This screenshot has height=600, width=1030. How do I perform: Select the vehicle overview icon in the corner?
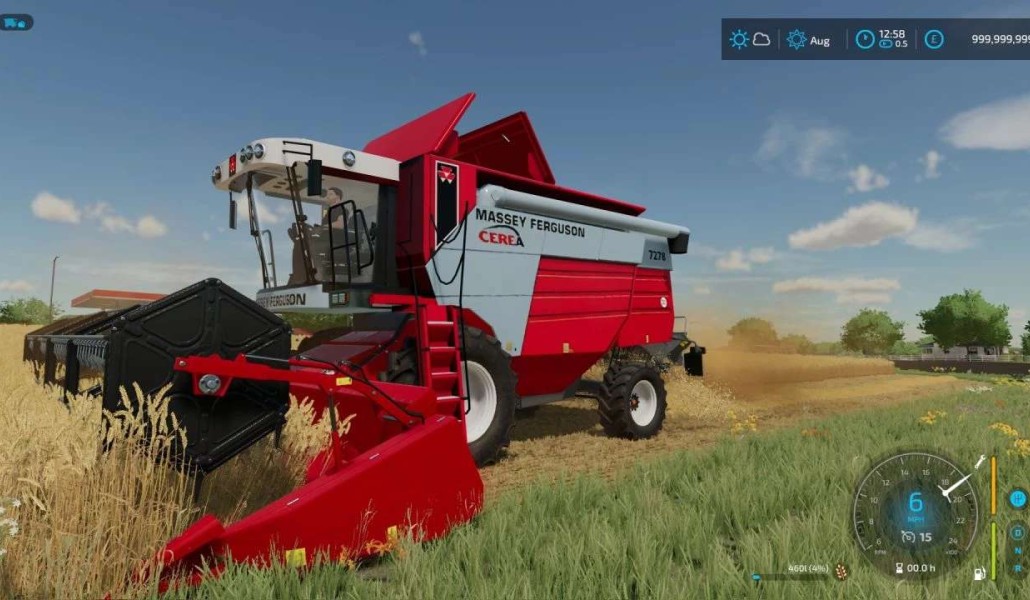pyautogui.click(x=16, y=22)
